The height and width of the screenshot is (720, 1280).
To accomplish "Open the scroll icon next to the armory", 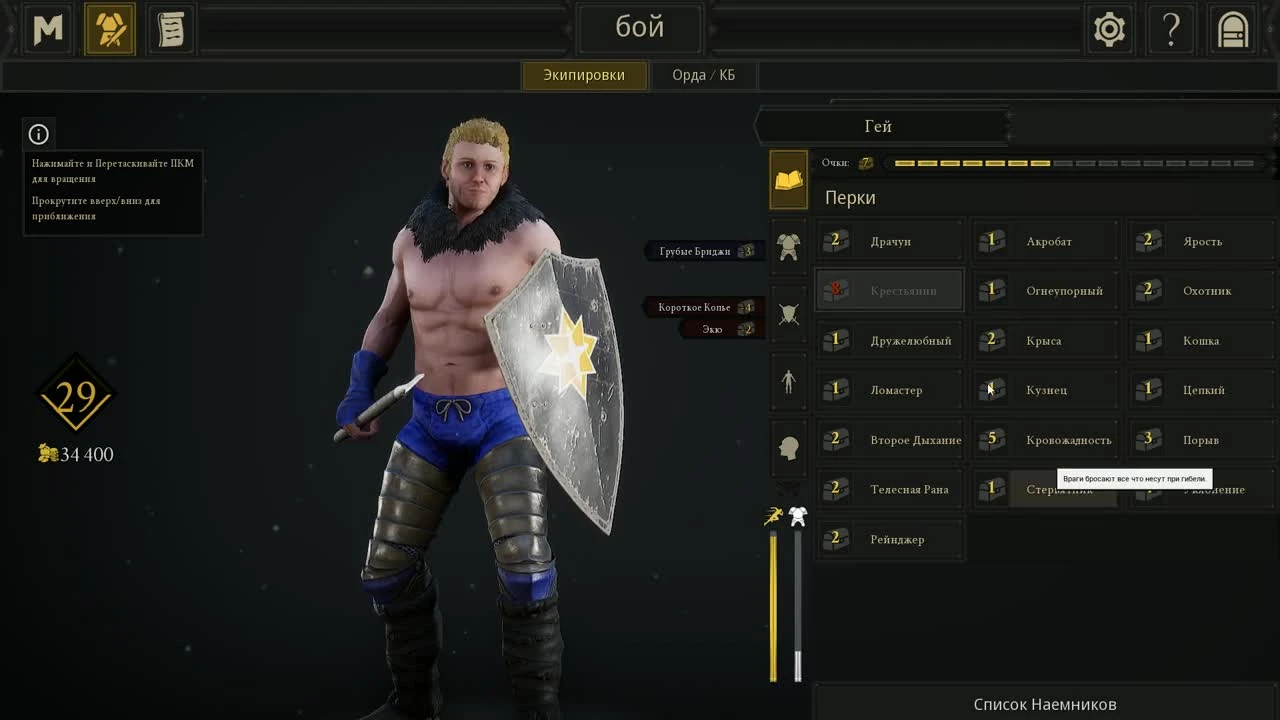I will (169, 28).
